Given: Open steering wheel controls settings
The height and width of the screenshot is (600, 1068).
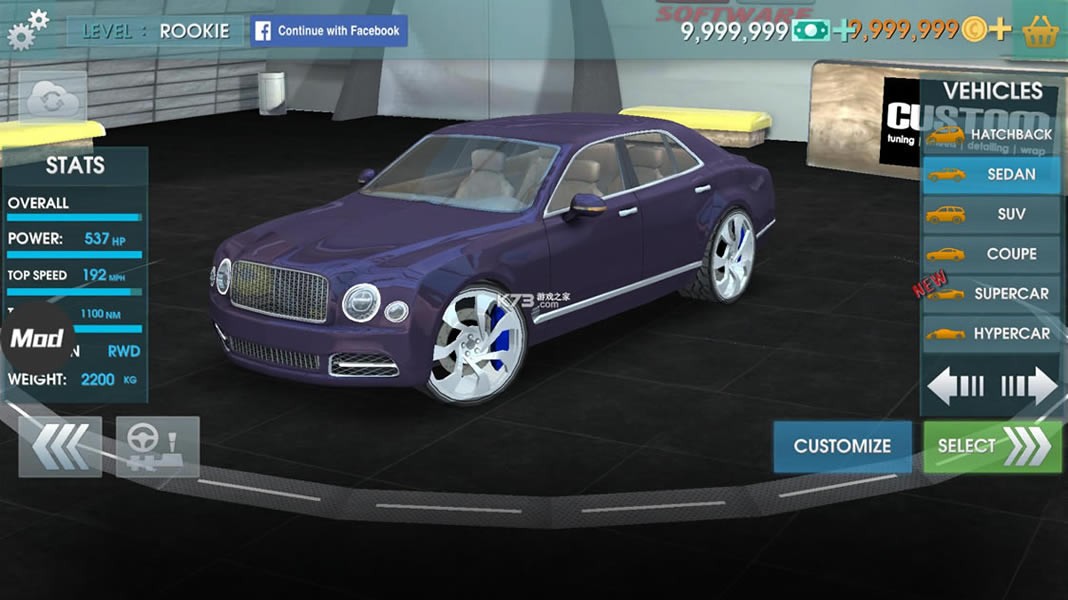Looking at the screenshot, I should pyautogui.click(x=158, y=446).
